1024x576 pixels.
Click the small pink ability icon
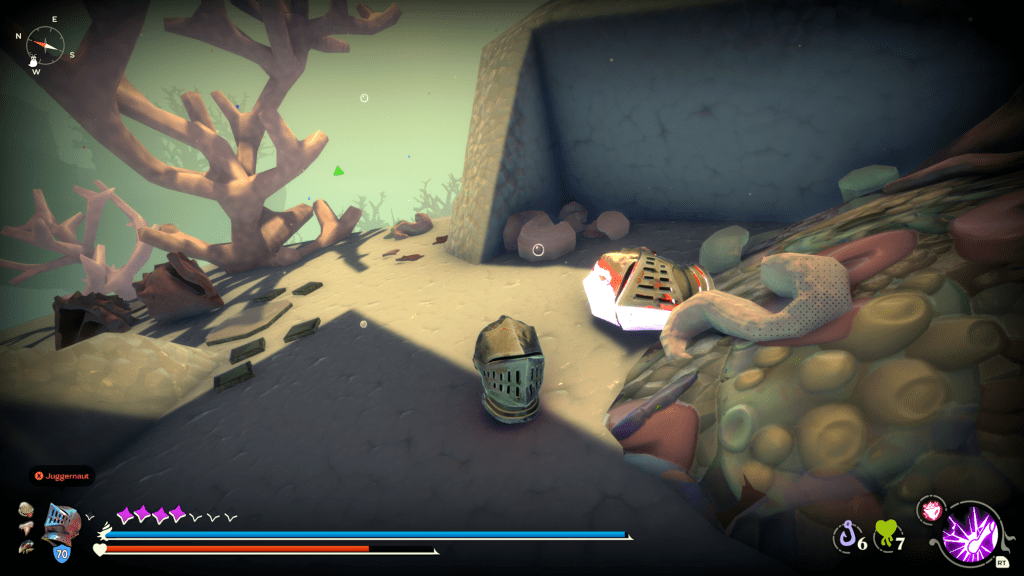(931, 510)
